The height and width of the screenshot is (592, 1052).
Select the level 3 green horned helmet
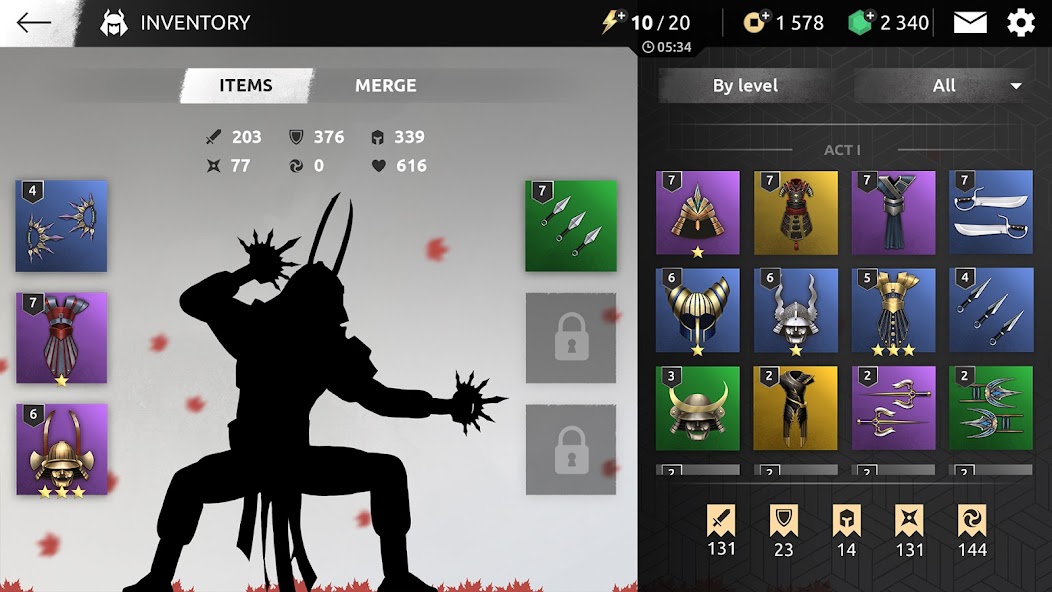(697, 408)
